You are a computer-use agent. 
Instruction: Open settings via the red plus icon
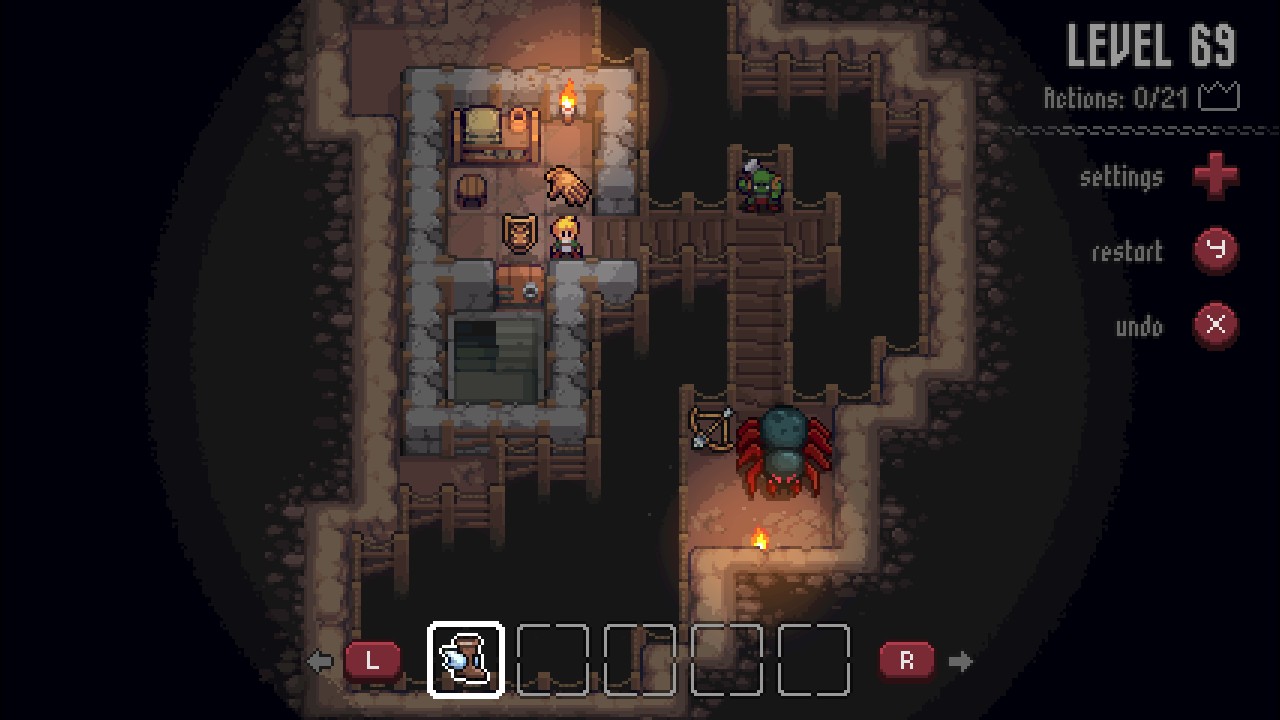pyautogui.click(x=1216, y=177)
